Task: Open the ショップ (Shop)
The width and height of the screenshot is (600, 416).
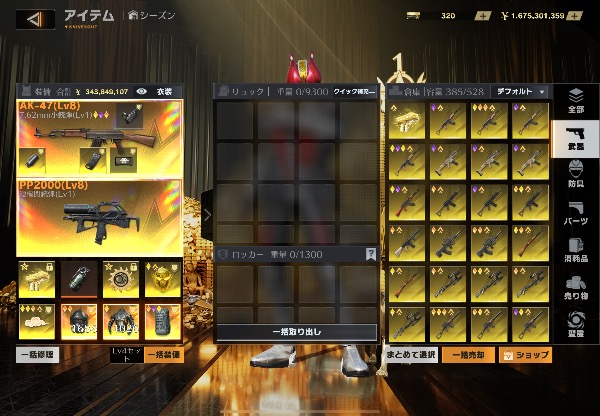Action: pos(525,354)
